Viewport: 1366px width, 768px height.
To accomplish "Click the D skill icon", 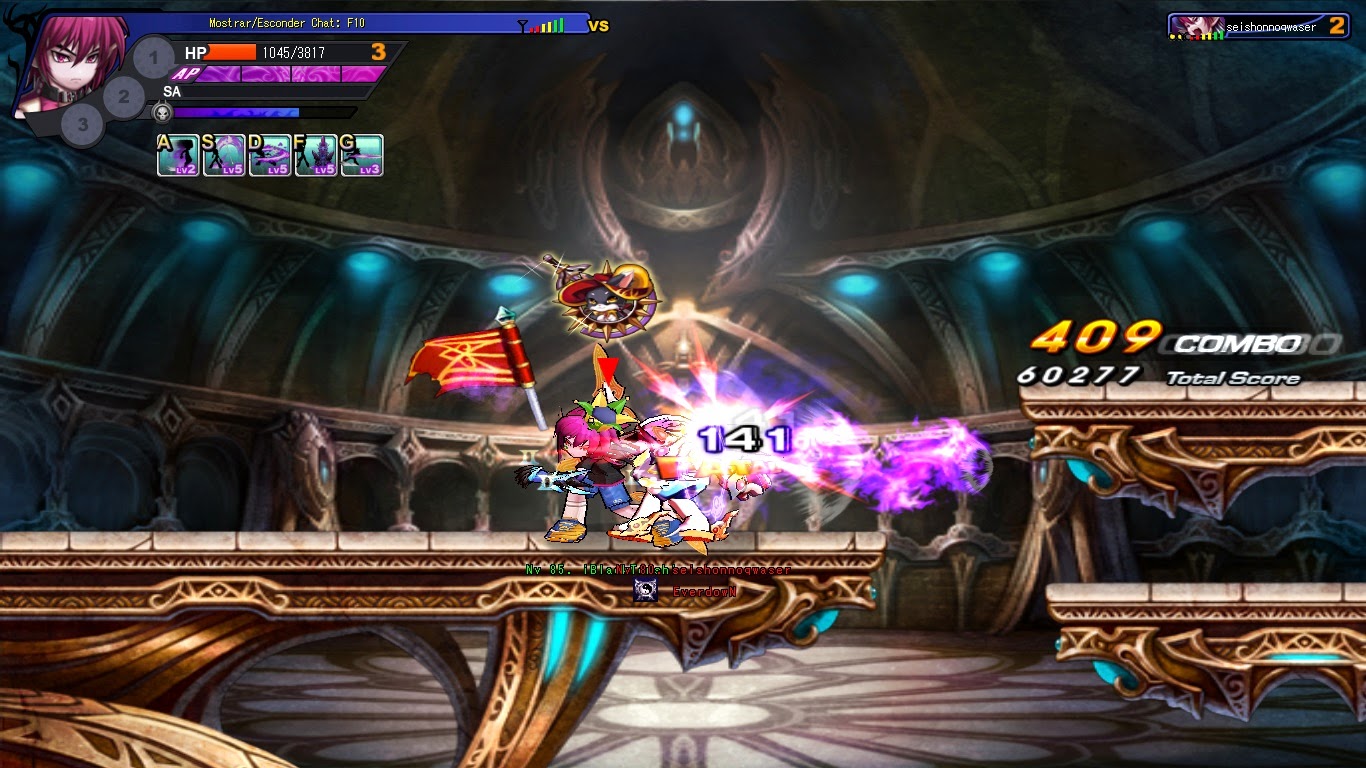I will tap(271, 153).
